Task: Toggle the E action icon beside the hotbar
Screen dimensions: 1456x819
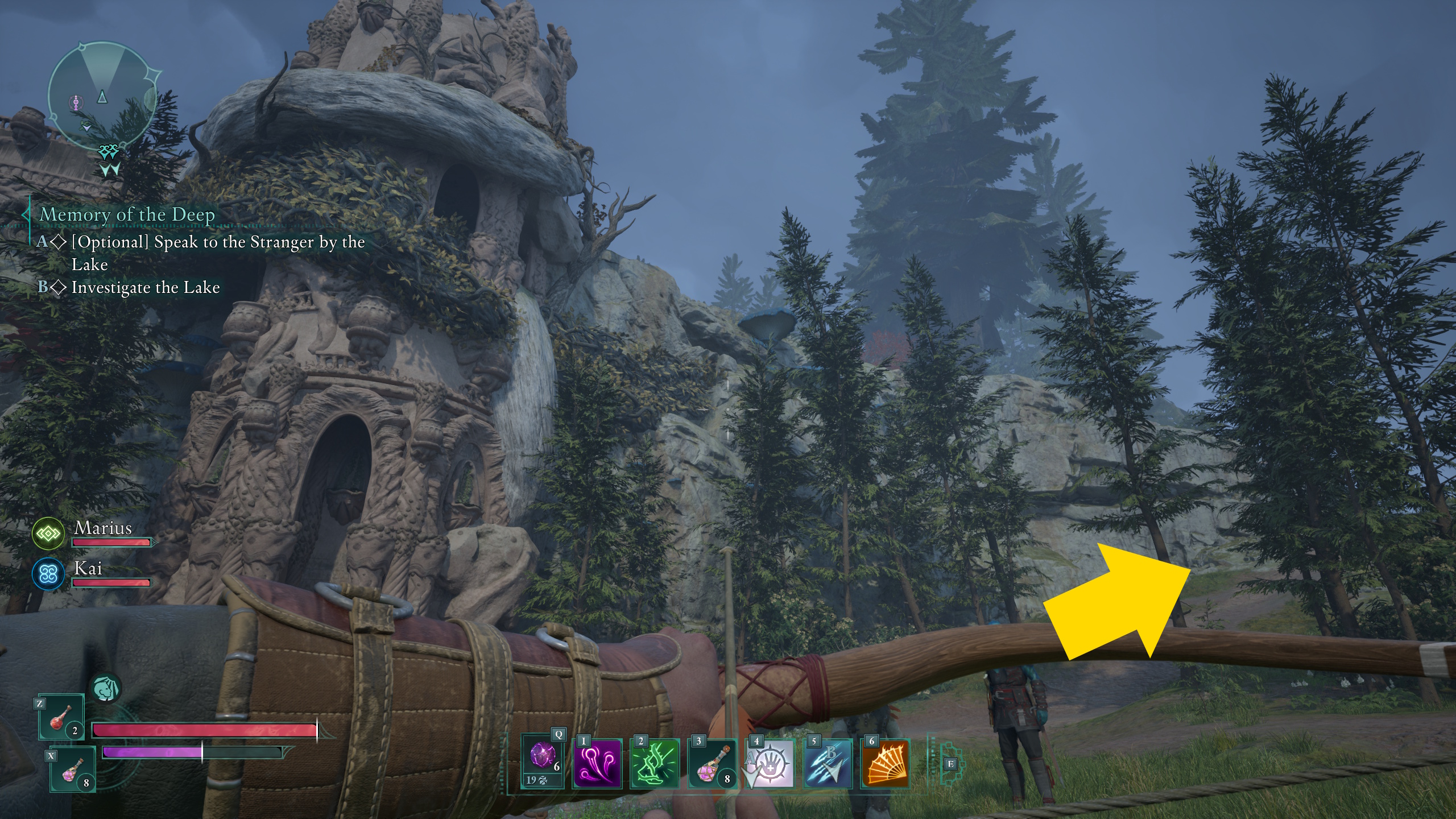Action: pyautogui.click(x=951, y=765)
